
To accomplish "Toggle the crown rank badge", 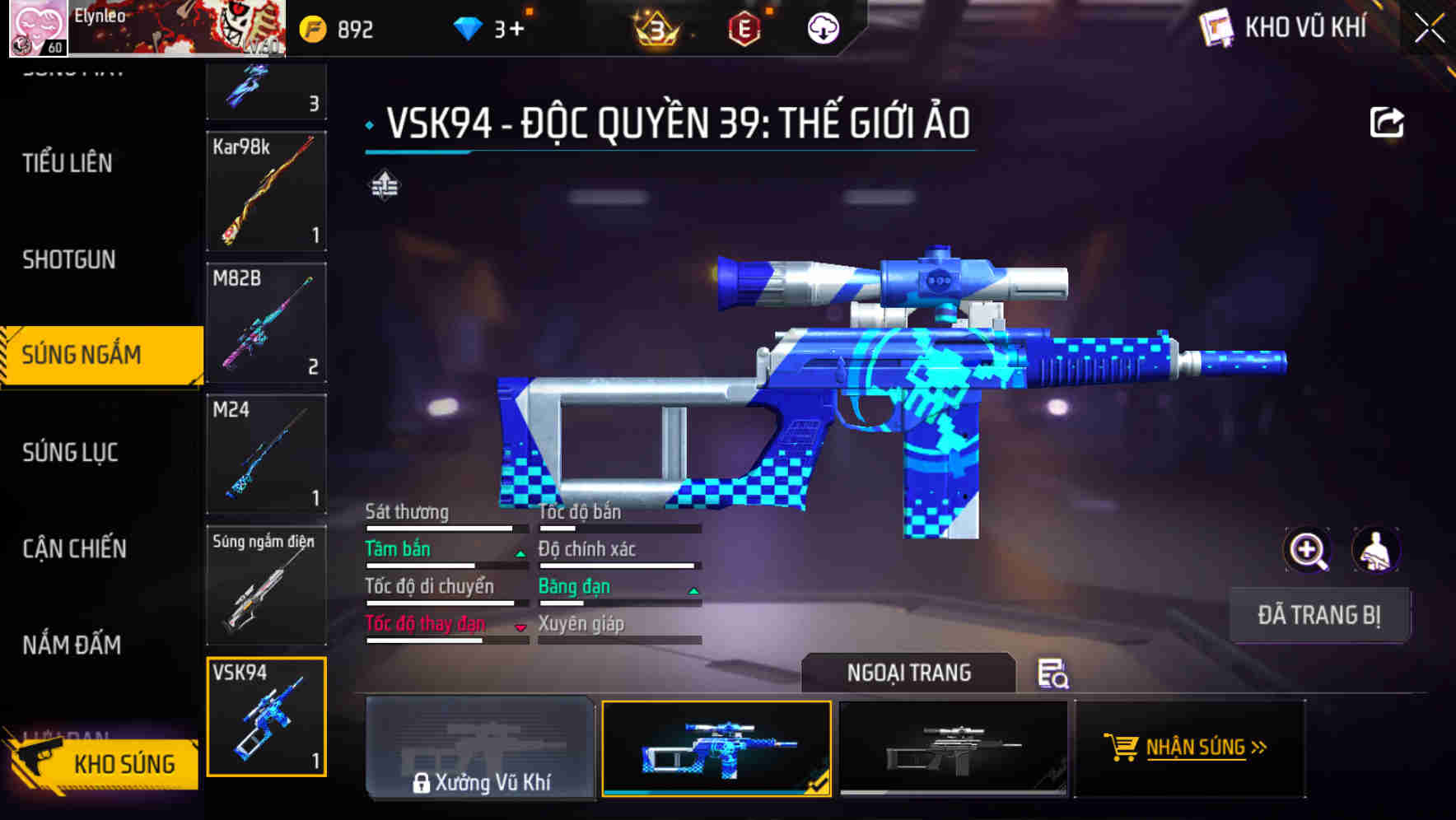I will (655, 30).
